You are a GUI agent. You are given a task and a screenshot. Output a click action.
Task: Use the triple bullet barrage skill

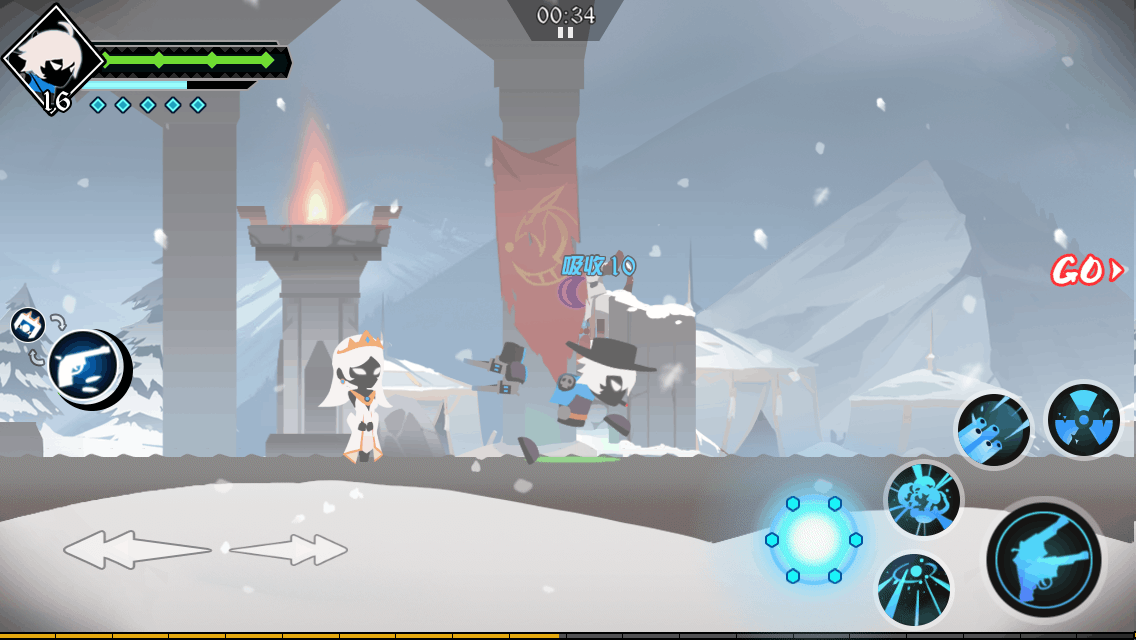[992, 430]
